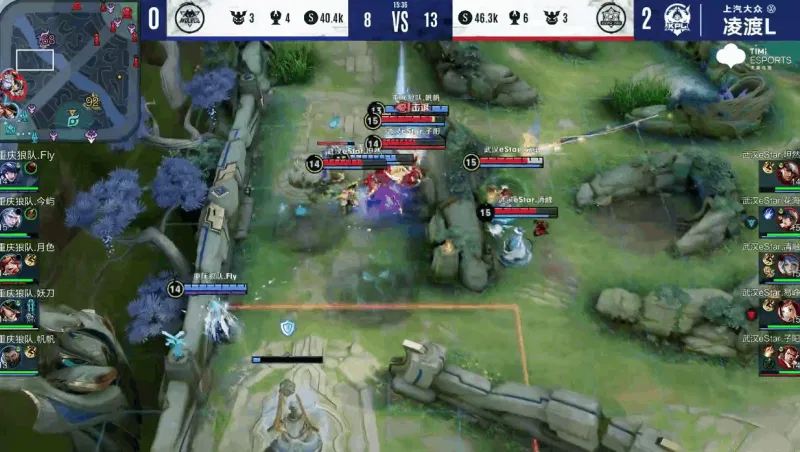Click the minimap in the corner
The width and height of the screenshot is (800, 452).
pos(67,70)
